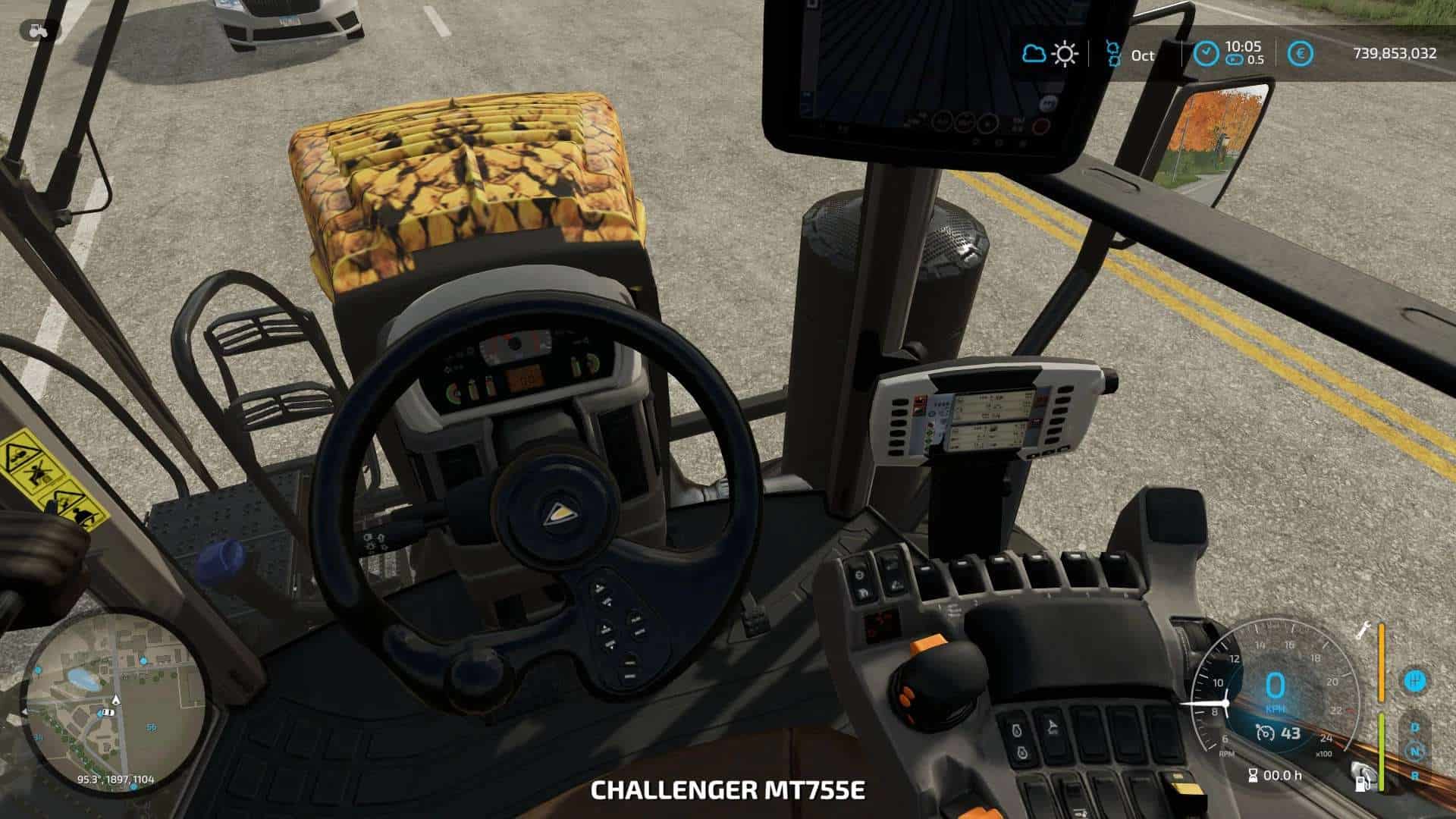Click the calendar season icon beside Oct

pos(1113,54)
